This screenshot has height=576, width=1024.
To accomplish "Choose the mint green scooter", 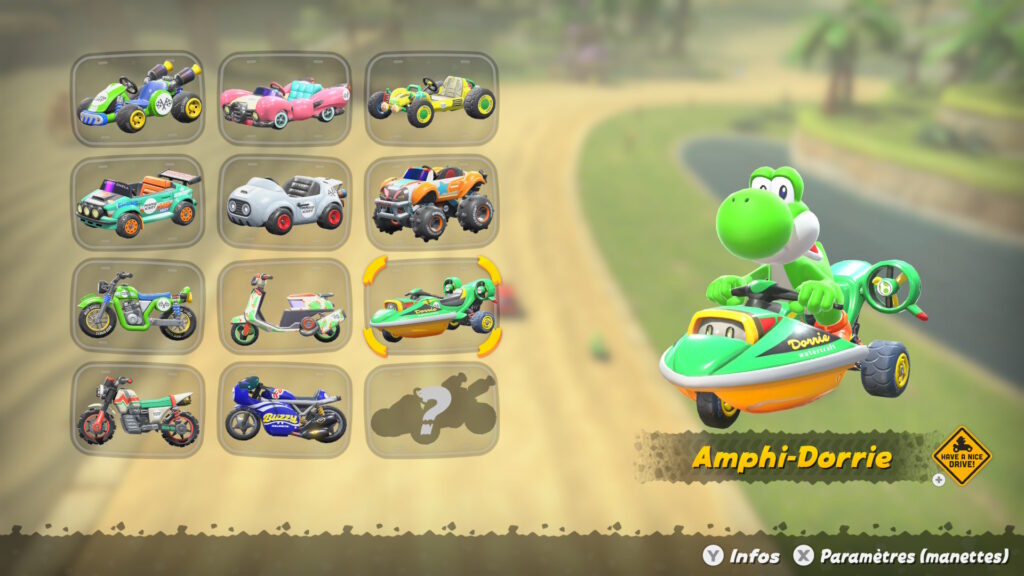I will point(285,307).
